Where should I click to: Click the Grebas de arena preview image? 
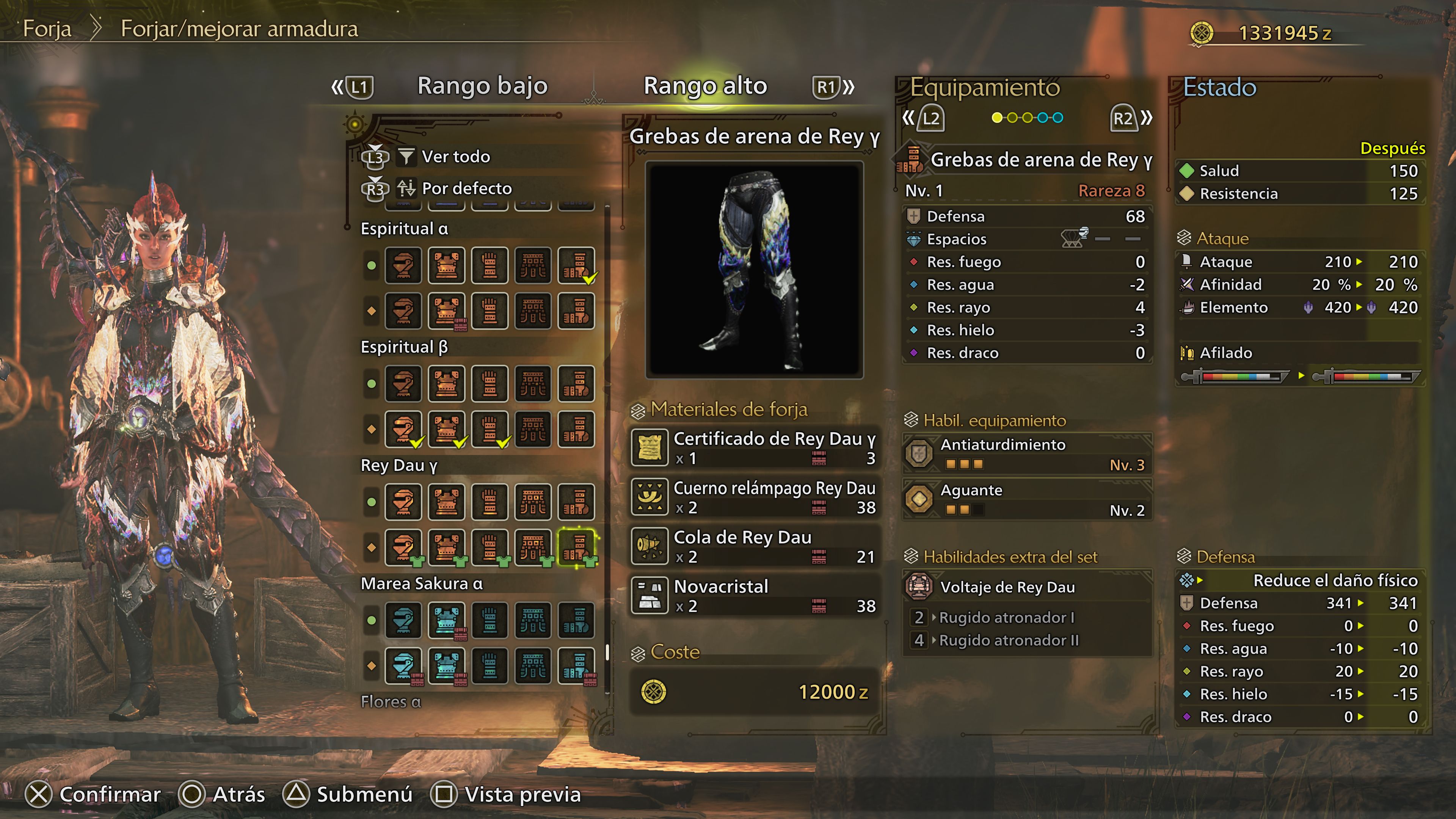(754, 270)
